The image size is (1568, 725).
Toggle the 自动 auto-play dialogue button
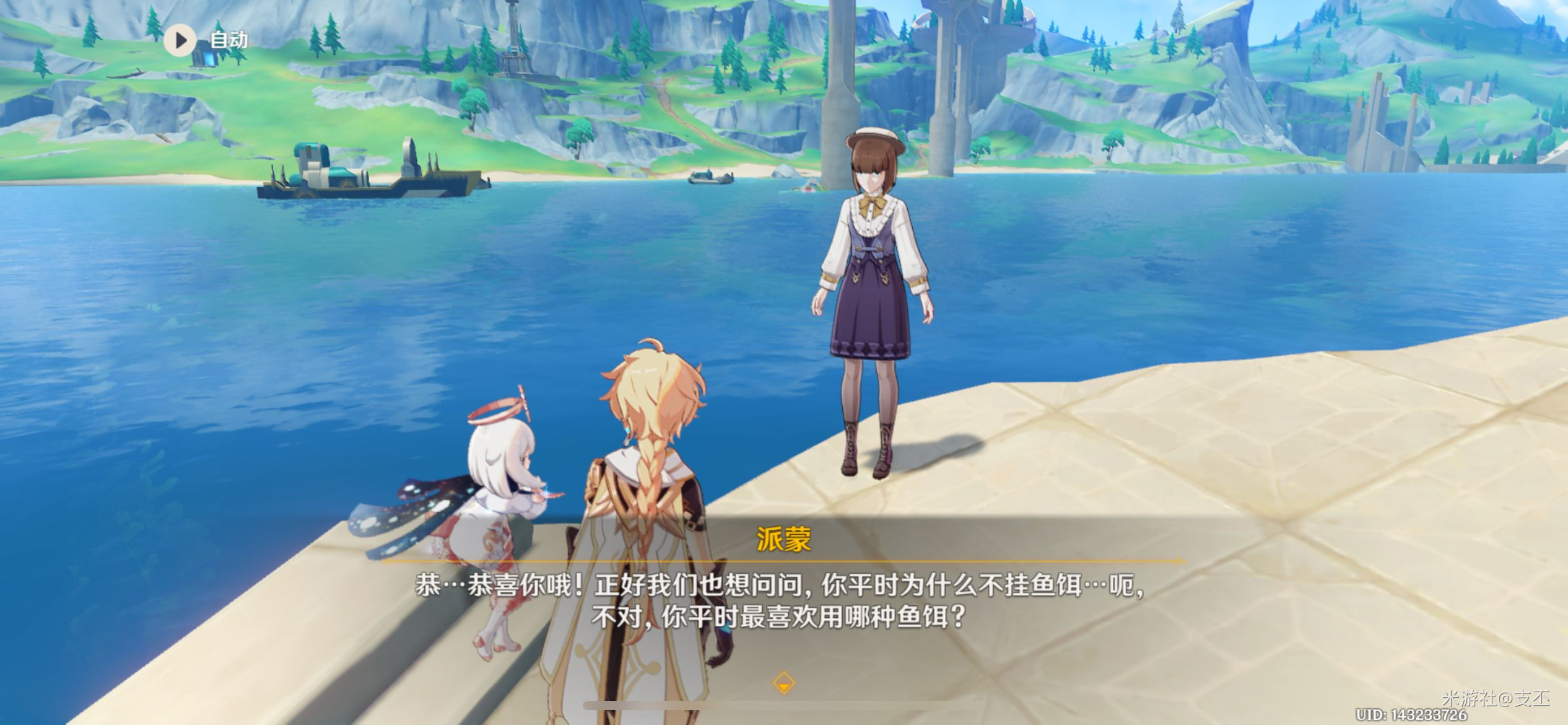click(180, 41)
